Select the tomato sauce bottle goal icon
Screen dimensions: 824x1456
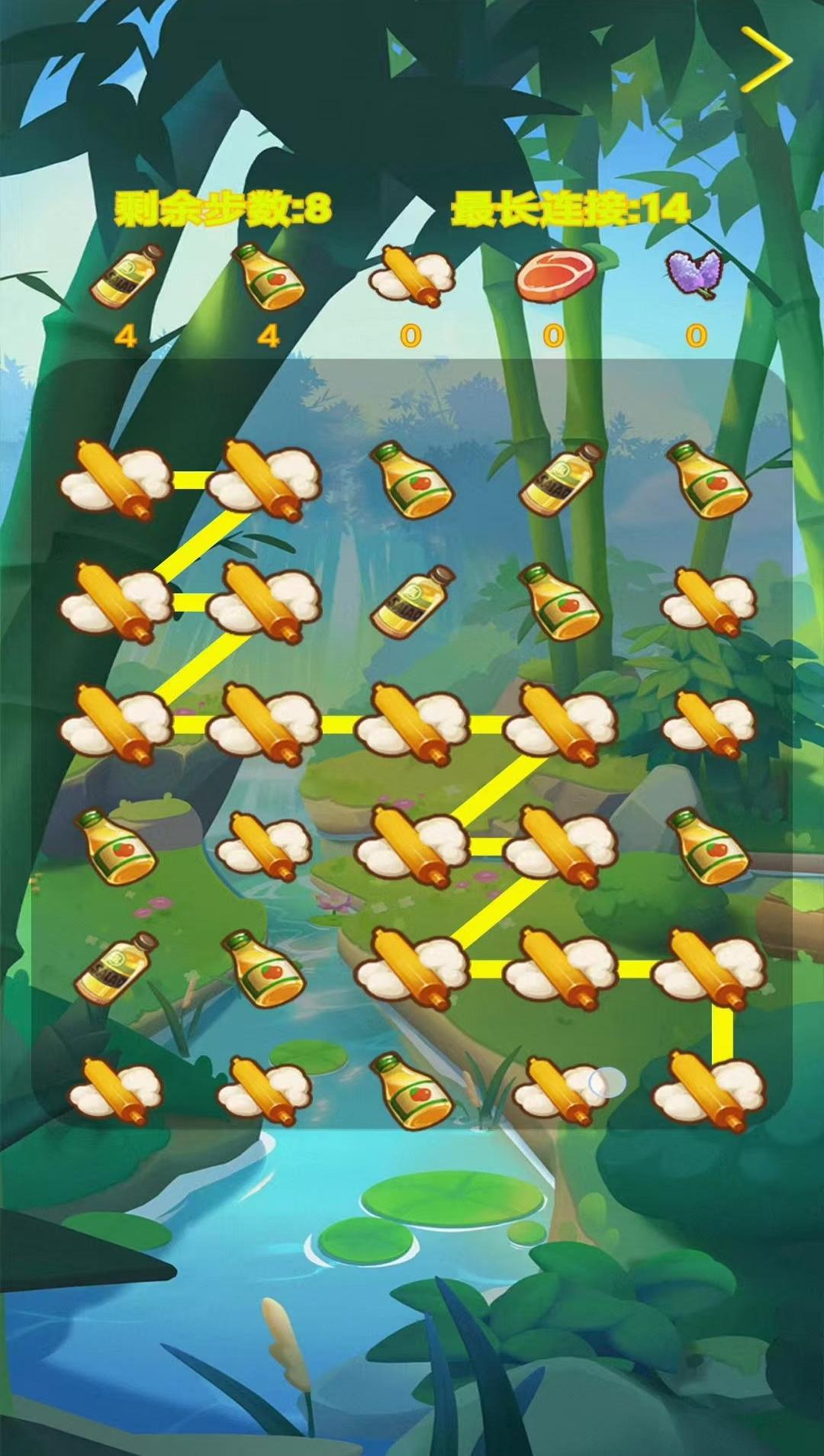pos(268,276)
